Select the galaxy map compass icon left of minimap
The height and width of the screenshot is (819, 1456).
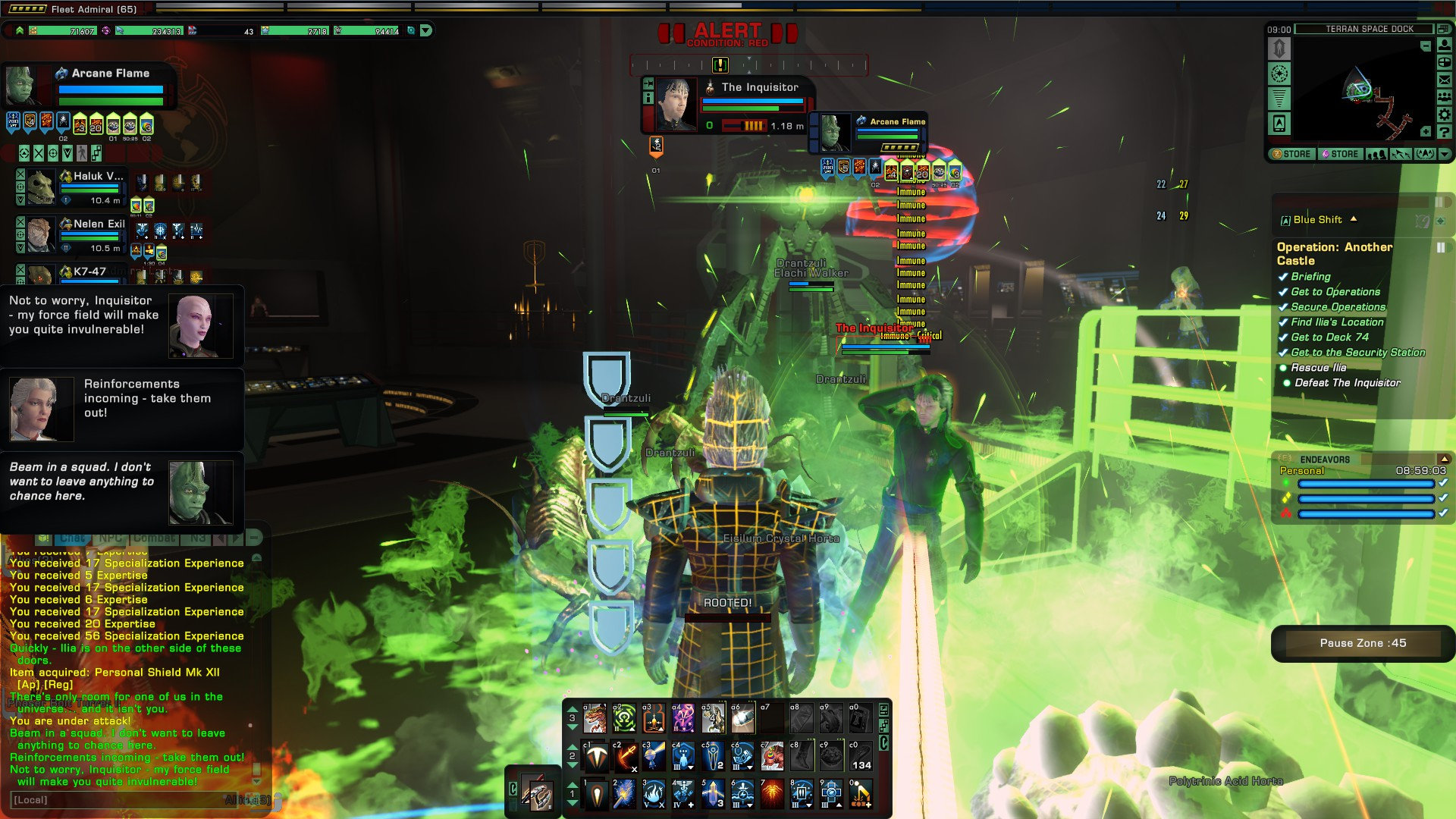click(x=1279, y=74)
